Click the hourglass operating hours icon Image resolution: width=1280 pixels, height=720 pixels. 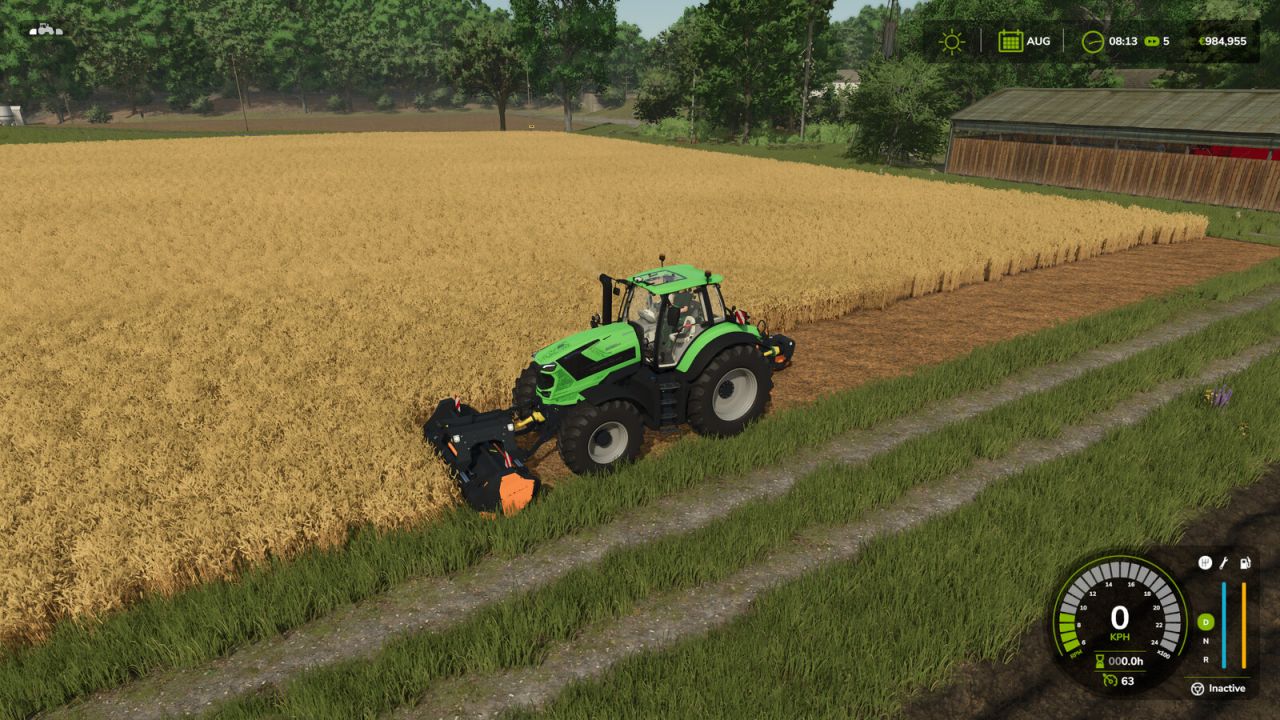pyautogui.click(x=1100, y=662)
